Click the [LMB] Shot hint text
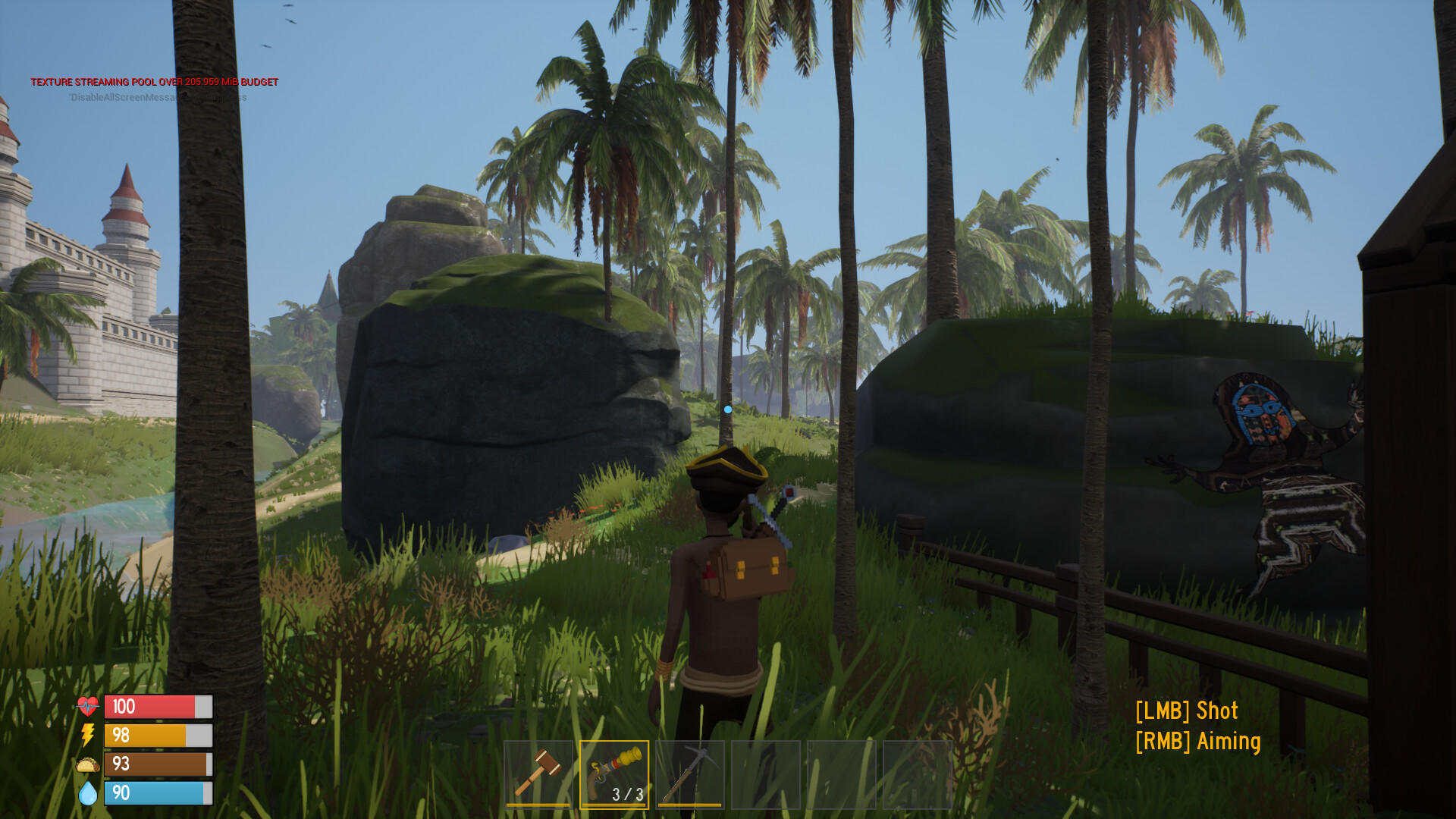1456x819 pixels. click(1185, 711)
